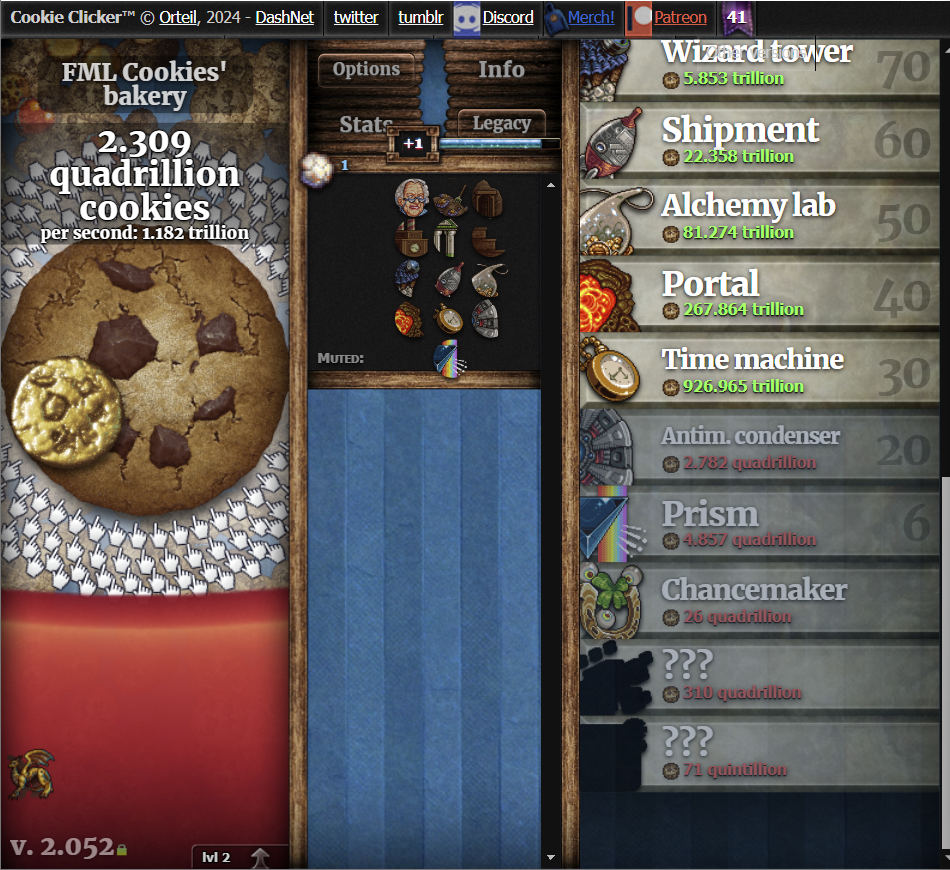Screen dimensions: 950x870
Task: Open the Options menu
Action: [366, 69]
